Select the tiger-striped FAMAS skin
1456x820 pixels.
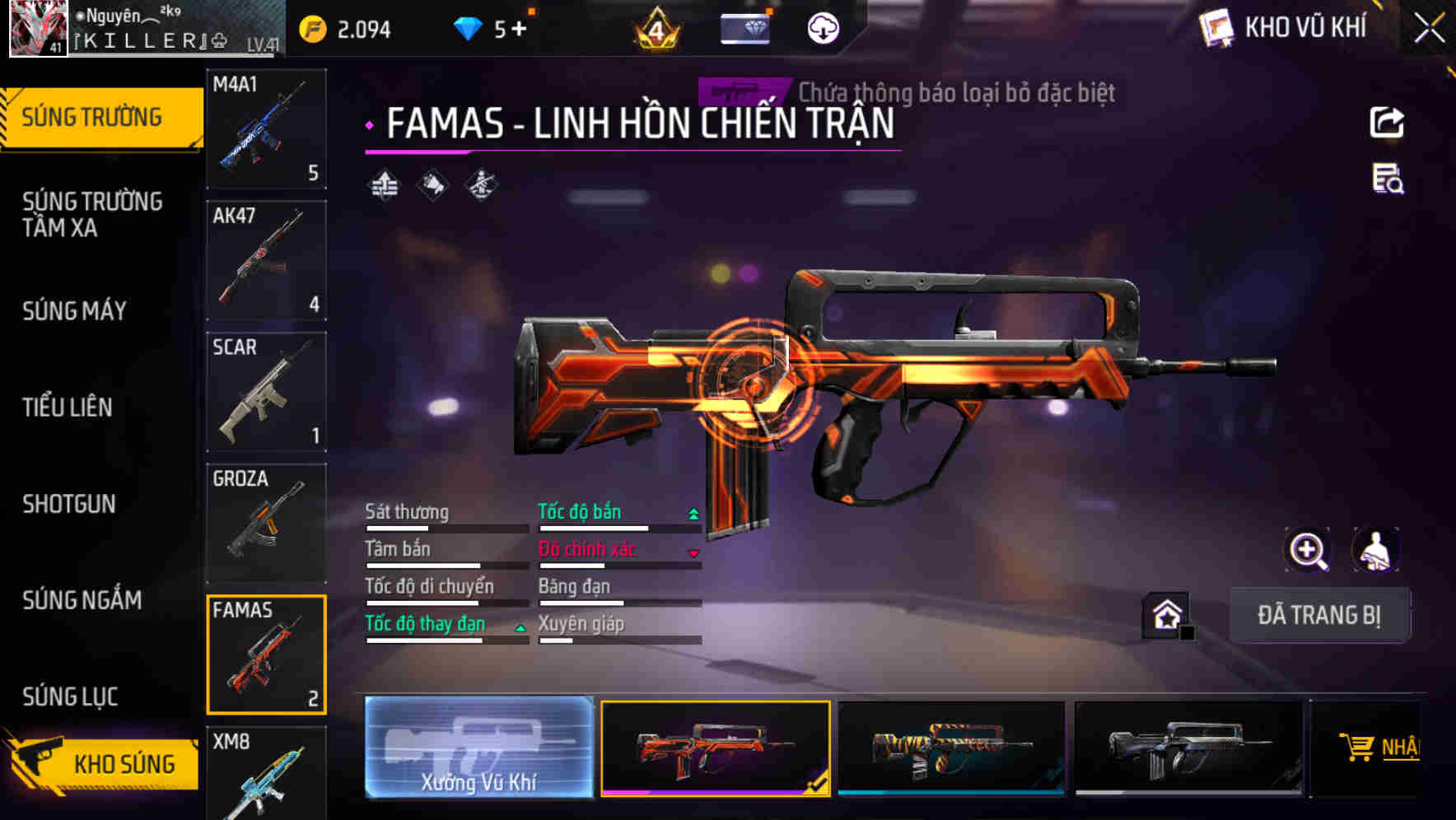951,748
